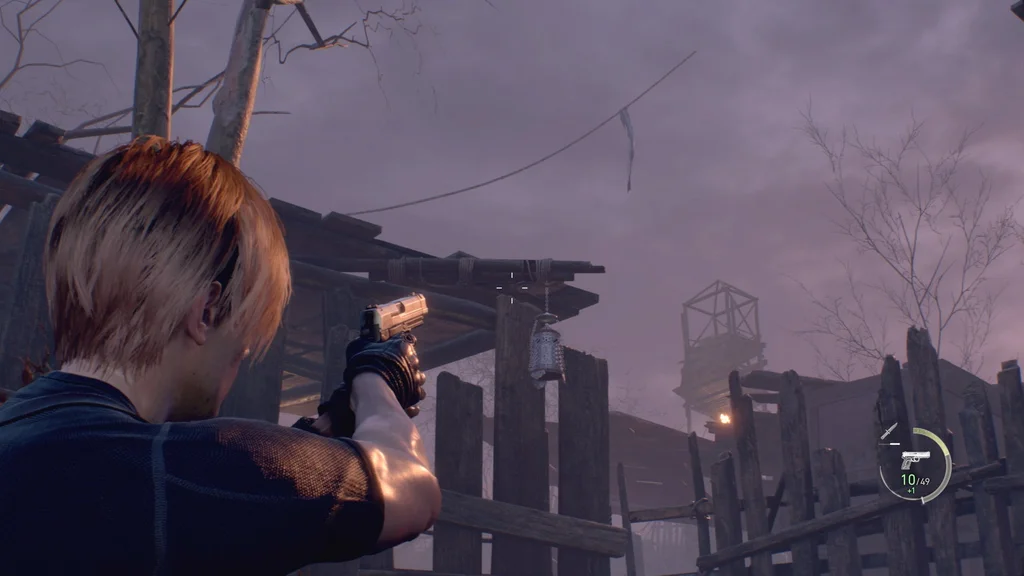Select the equipped handgun icon
Viewport: 1024px width, 576px height.
pos(914,459)
